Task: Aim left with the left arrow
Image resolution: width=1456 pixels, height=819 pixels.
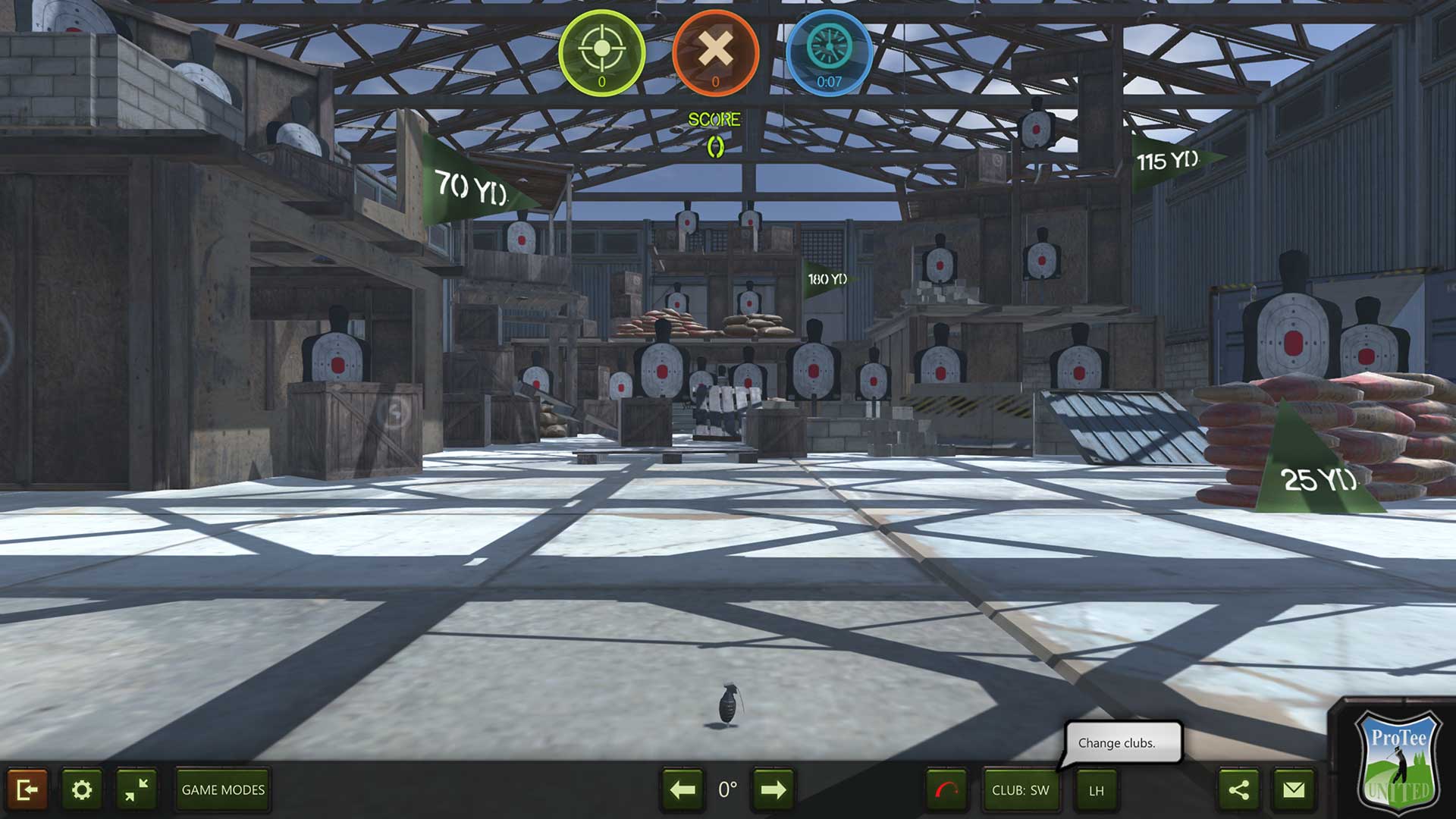Action: pyautogui.click(x=681, y=789)
